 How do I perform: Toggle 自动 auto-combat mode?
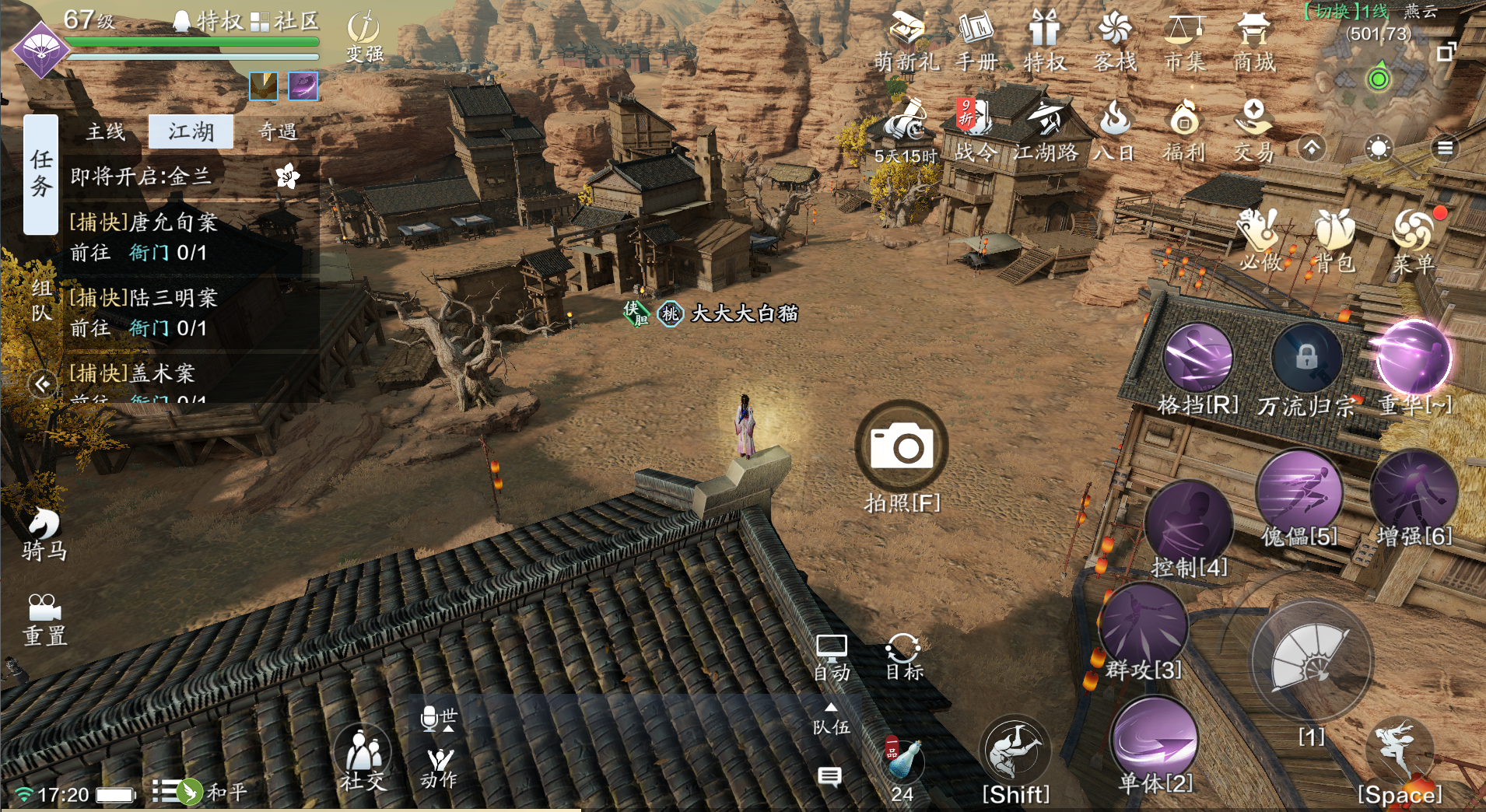[x=831, y=657]
